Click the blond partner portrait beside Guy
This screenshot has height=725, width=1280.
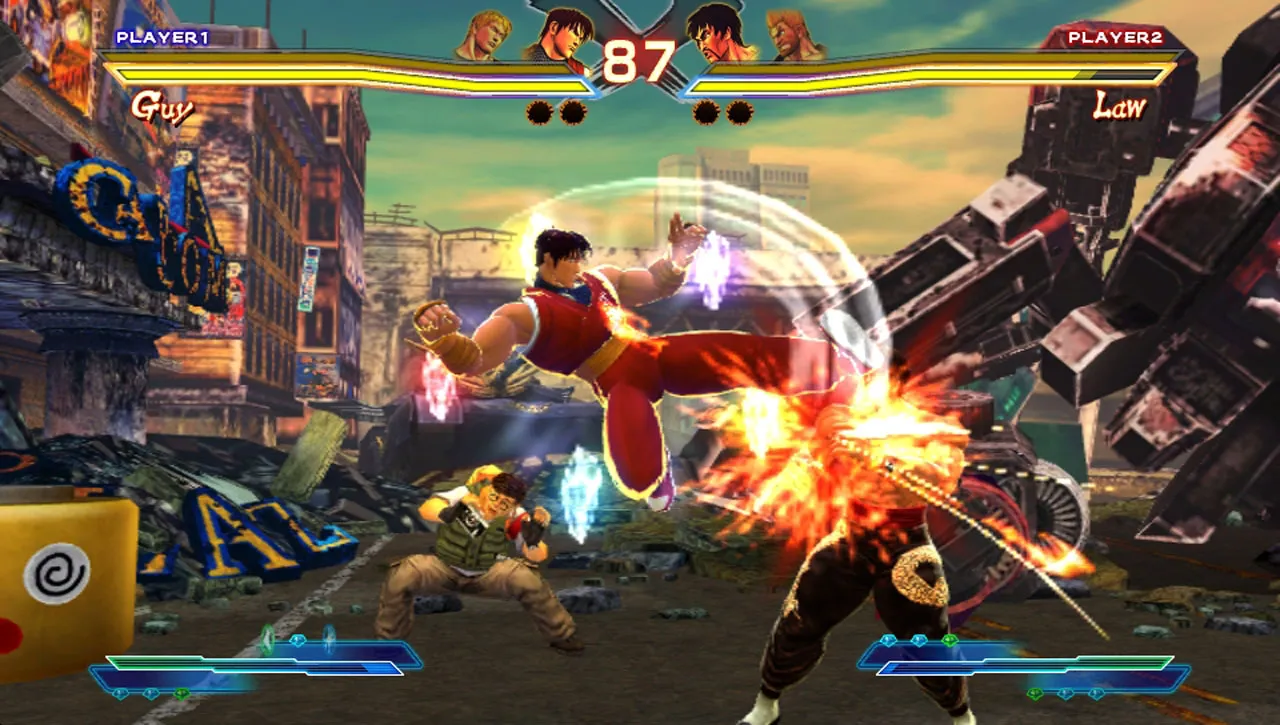tap(484, 36)
